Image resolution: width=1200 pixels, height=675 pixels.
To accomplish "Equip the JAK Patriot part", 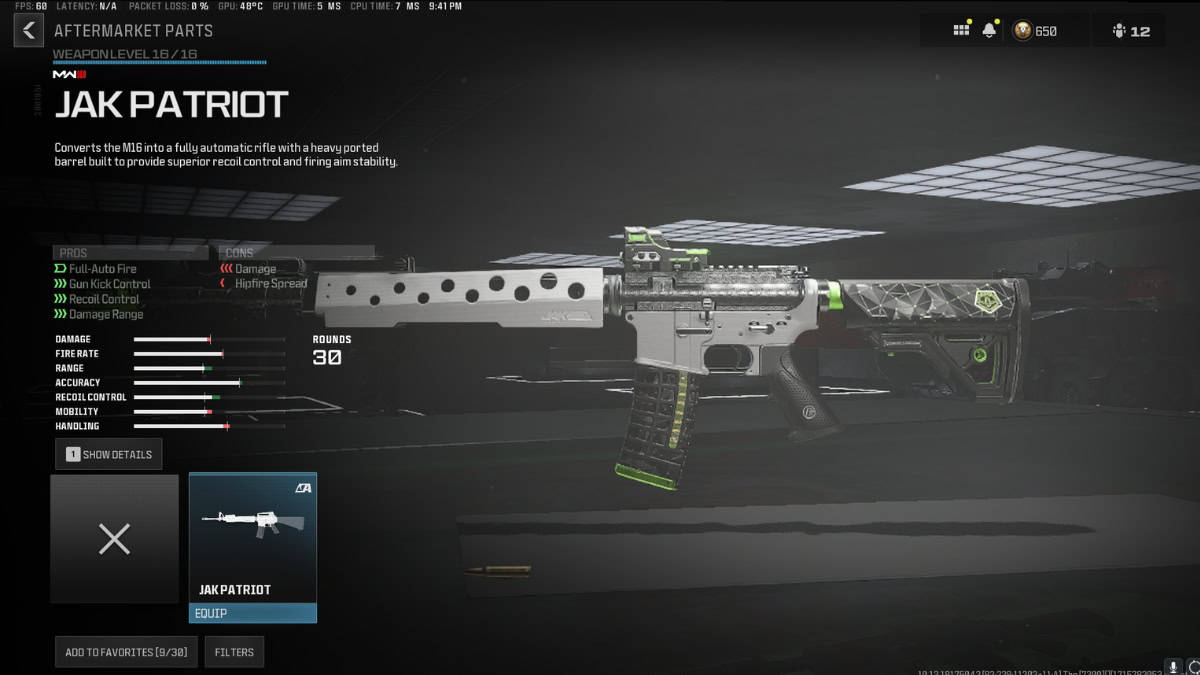I will 252,613.
